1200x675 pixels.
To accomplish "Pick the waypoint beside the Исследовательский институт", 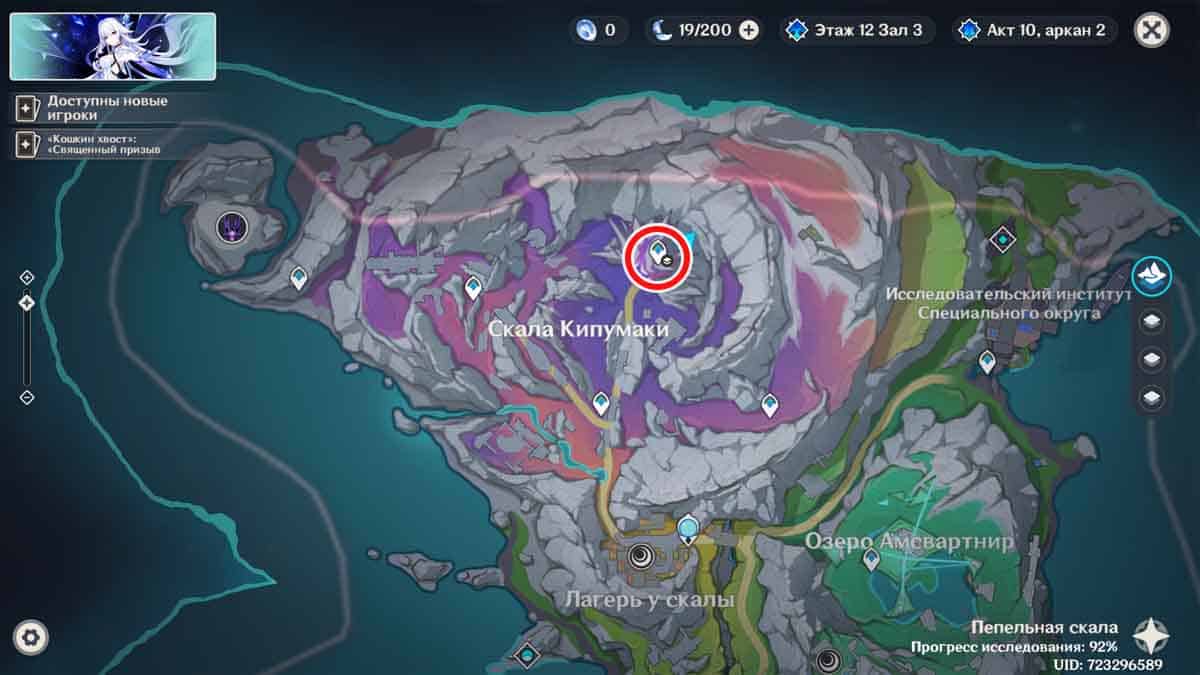I will tap(987, 361).
